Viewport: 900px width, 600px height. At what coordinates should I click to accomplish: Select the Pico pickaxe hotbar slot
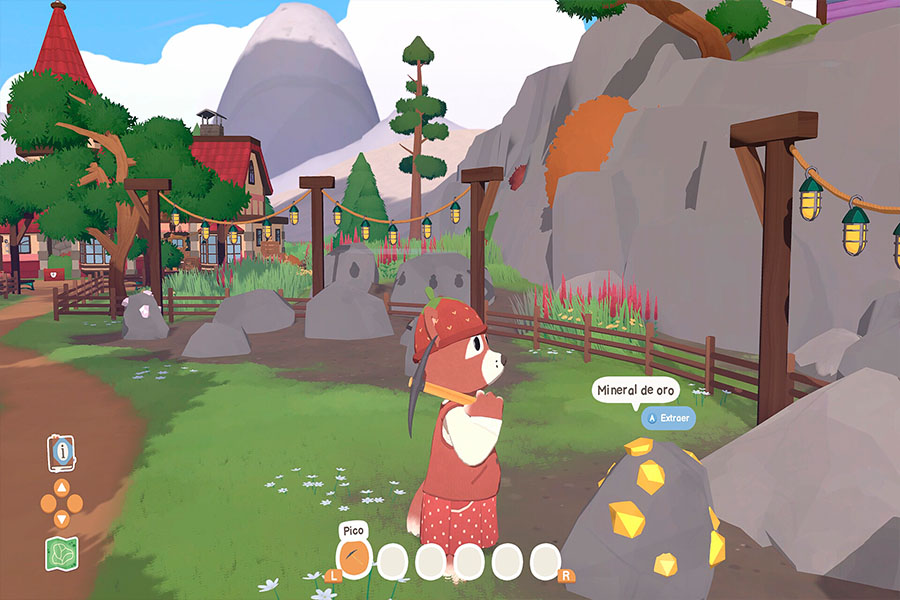click(x=355, y=558)
